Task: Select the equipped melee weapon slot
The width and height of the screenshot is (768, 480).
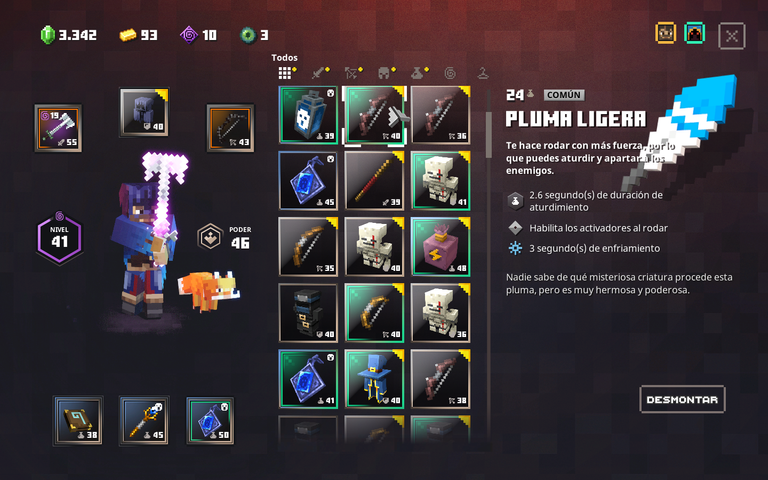Action: [x=58, y=128]
